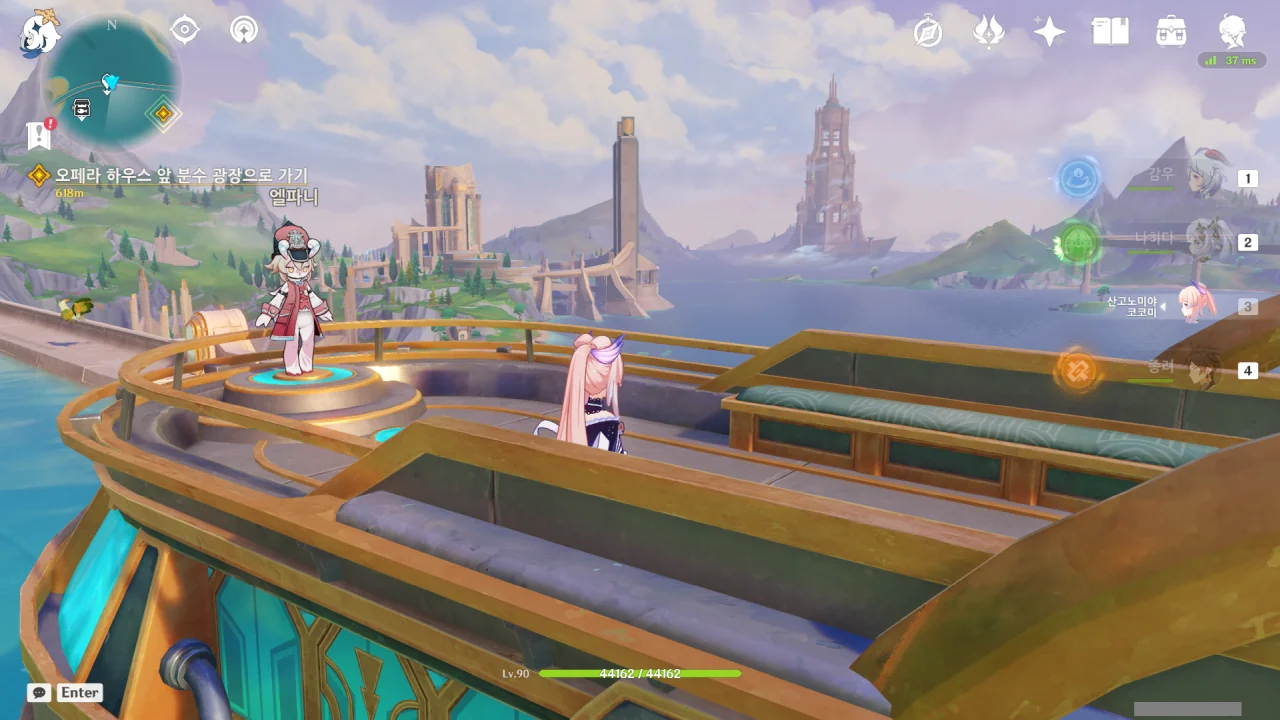Open the Paimon main menu
The image size is (1280, 720).
coord(39,32)
